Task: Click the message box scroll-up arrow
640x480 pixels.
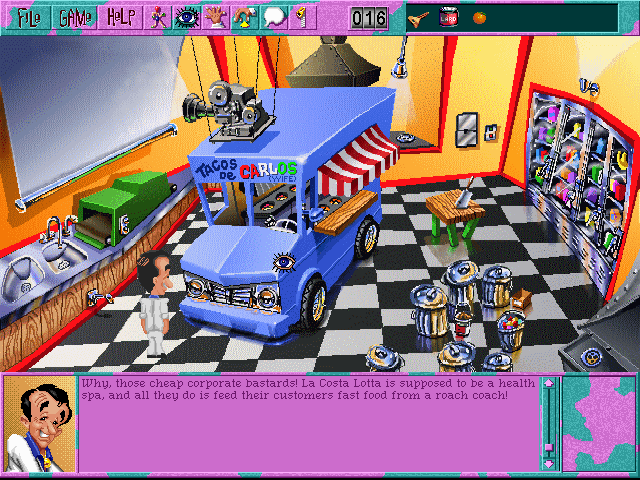Action: 547,384
